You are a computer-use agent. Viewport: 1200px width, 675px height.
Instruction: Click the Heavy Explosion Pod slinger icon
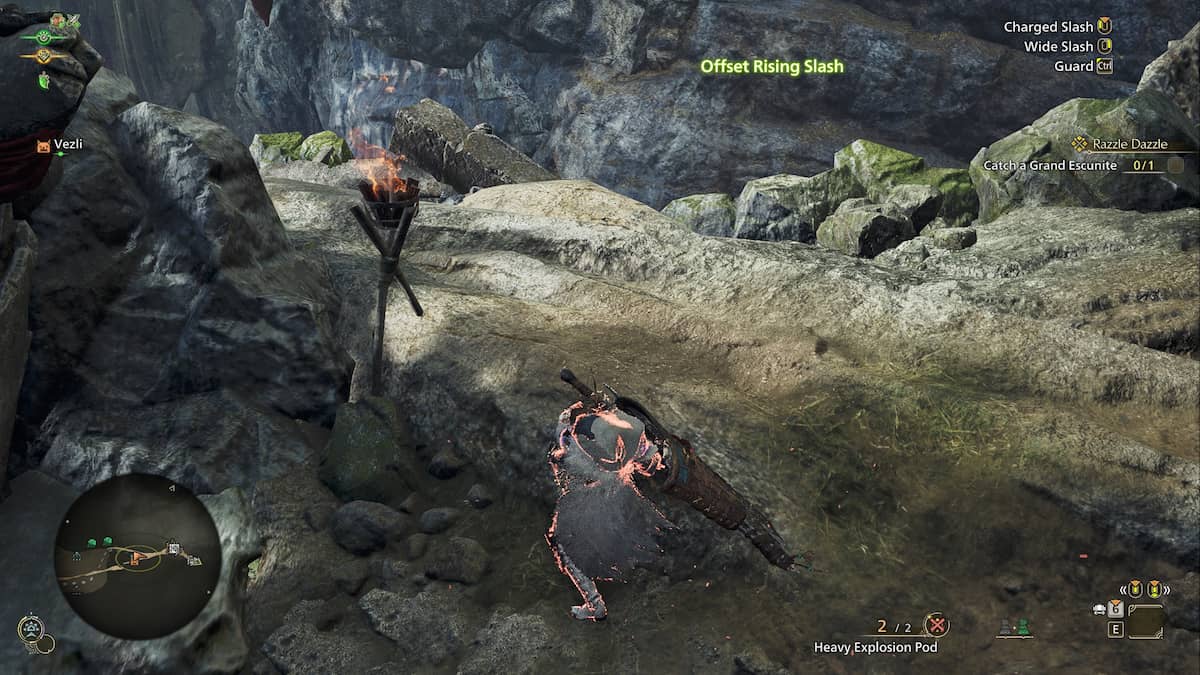(x=936, y=626)
